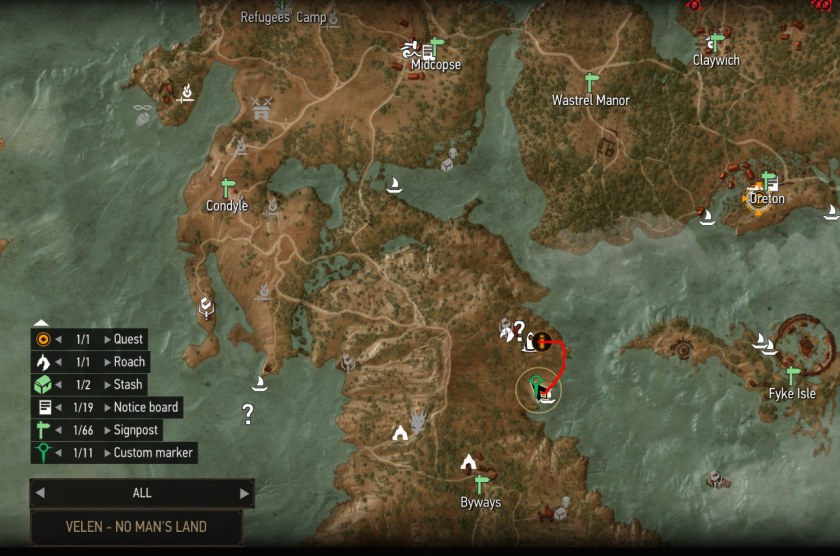Click the right arrow beside the ALL filter

coord(243,493)
